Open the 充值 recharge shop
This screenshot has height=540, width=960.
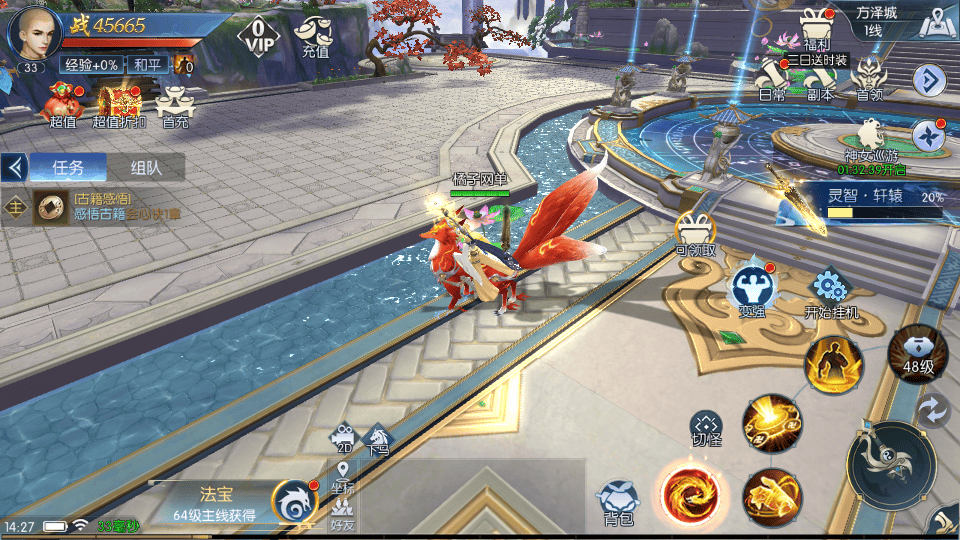pos(314,36)
